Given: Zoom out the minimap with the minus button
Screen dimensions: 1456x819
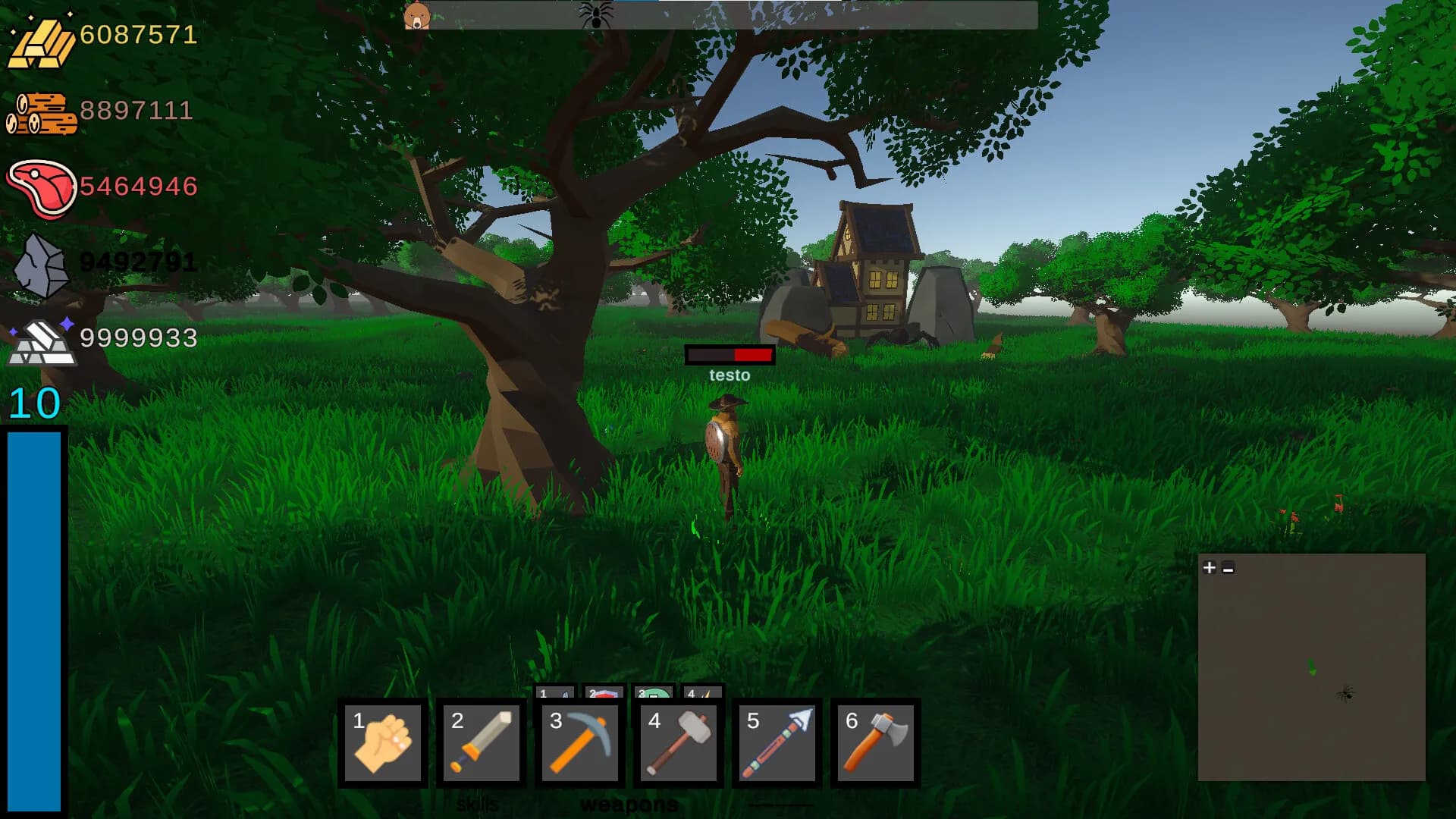Looking at the screenshot, I should [x=1229, y=566].
